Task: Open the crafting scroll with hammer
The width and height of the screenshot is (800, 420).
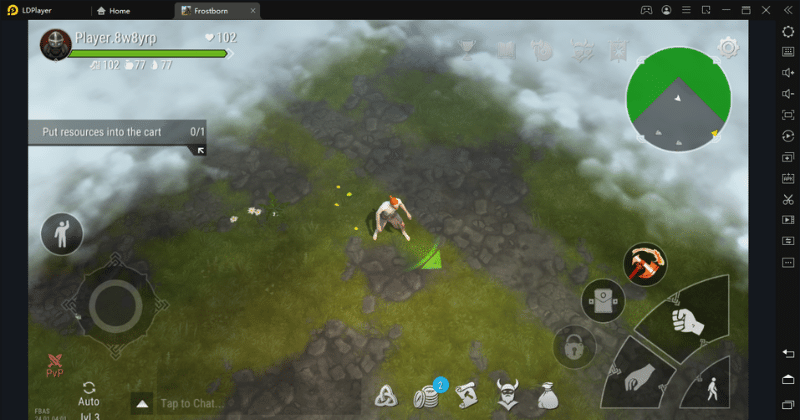Action: (466, 394)
